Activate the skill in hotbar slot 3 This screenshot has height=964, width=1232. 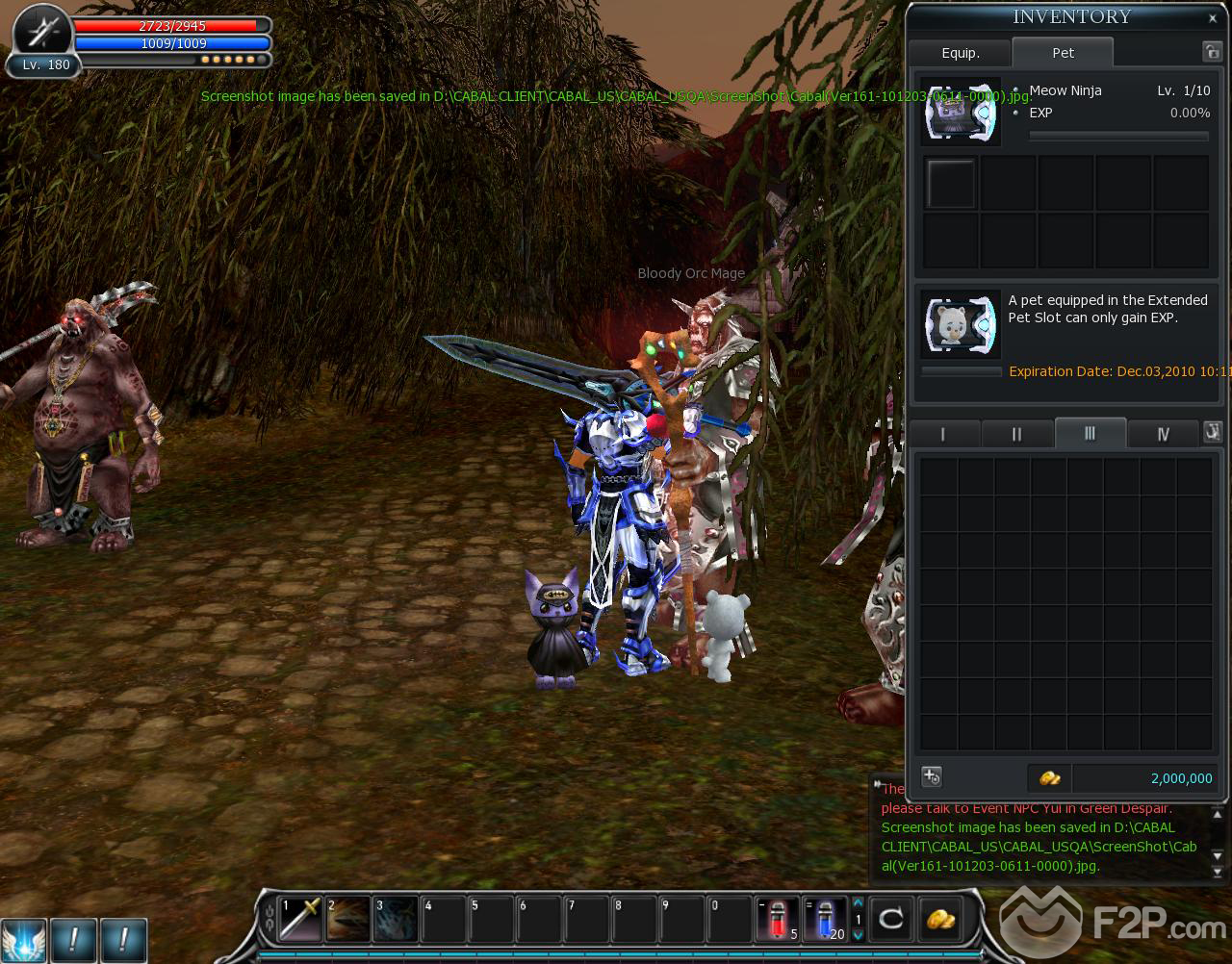[x=395, y=919]
